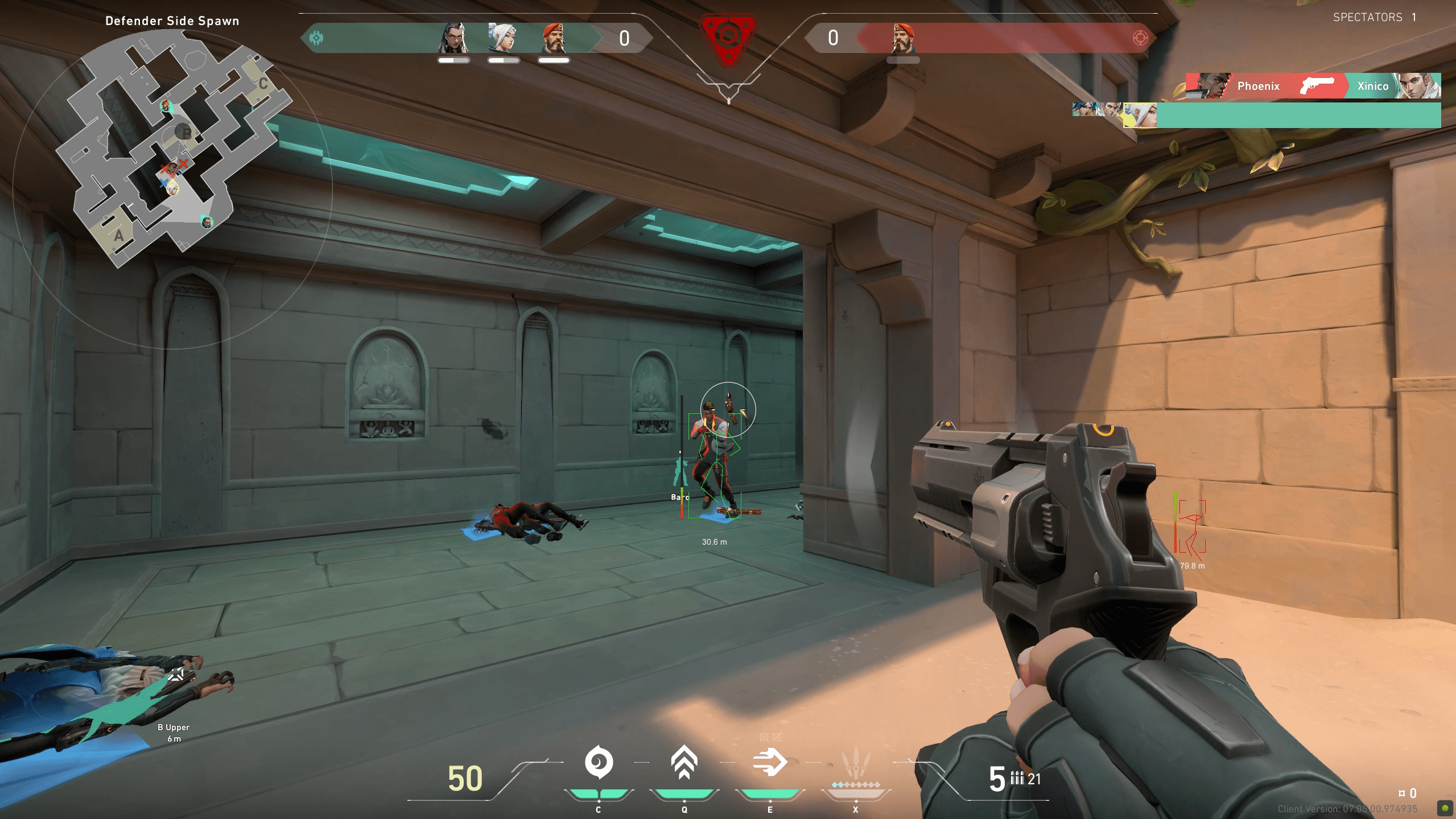Open the Reyna agent portrait on ally team
1456x819 pixels.
tap(452, 38)
